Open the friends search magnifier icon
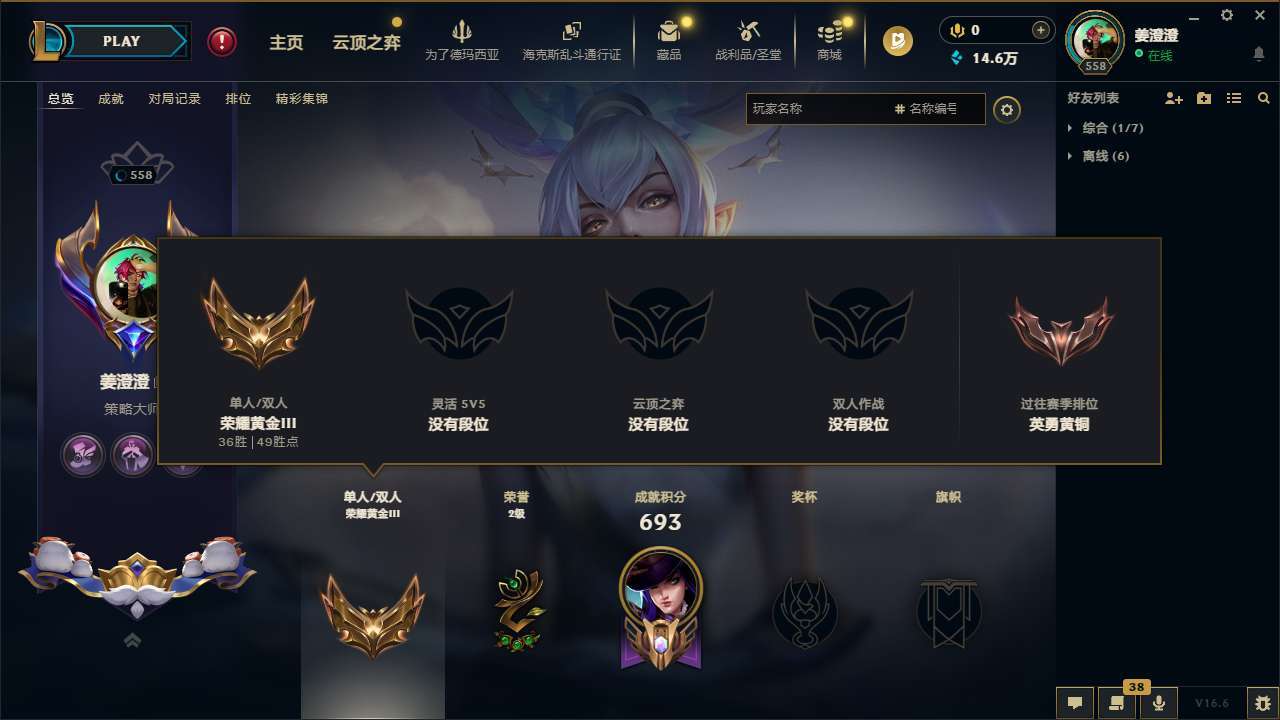 pyautogui.click(x=1264, y=98)
